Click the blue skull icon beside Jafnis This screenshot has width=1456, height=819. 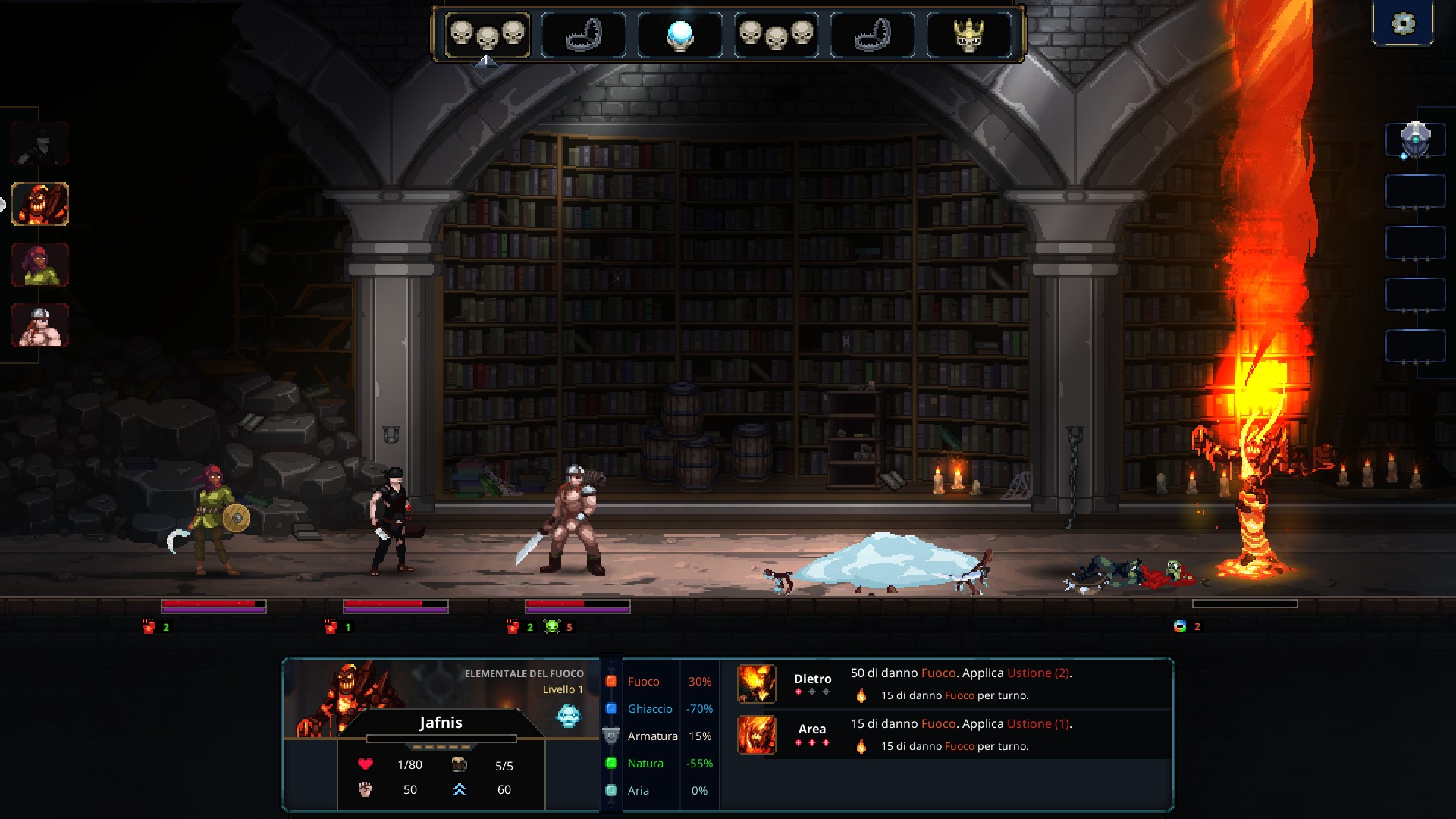(x=568, y=715)
